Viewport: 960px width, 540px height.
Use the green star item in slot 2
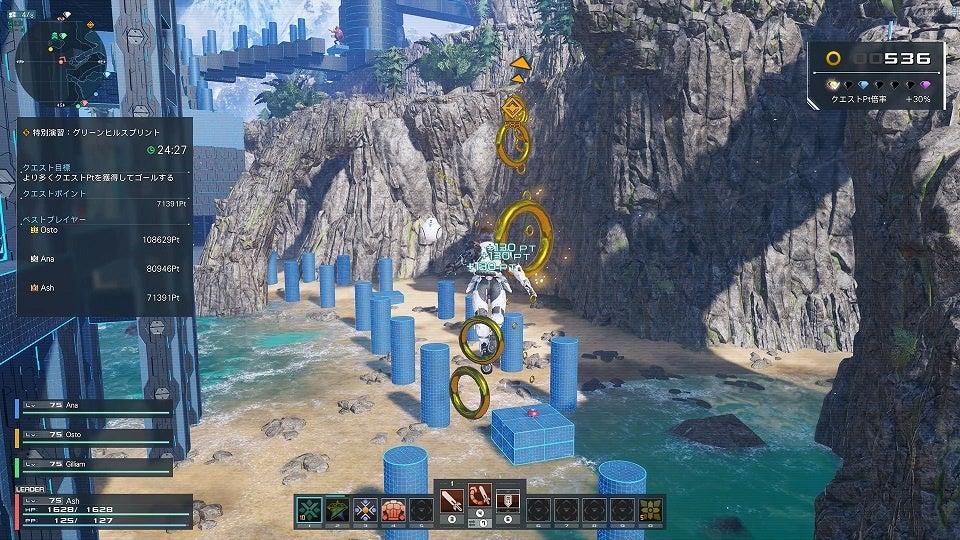coord(336,509)
